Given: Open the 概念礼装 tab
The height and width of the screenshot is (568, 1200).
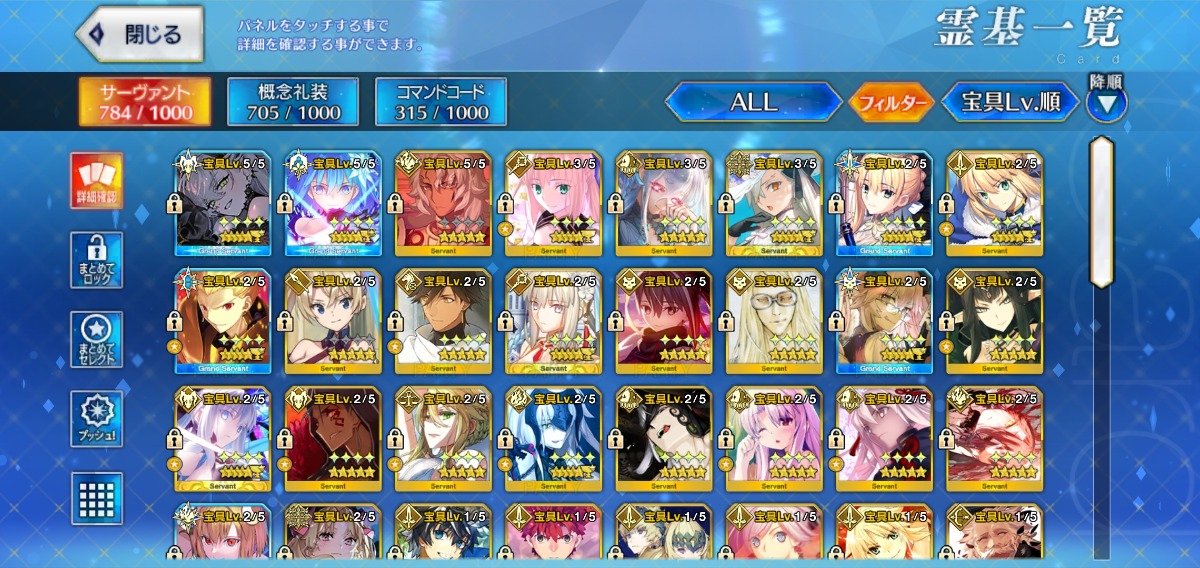Looking at the screenshot, I should pyautogui.click(x=293, y=101).
